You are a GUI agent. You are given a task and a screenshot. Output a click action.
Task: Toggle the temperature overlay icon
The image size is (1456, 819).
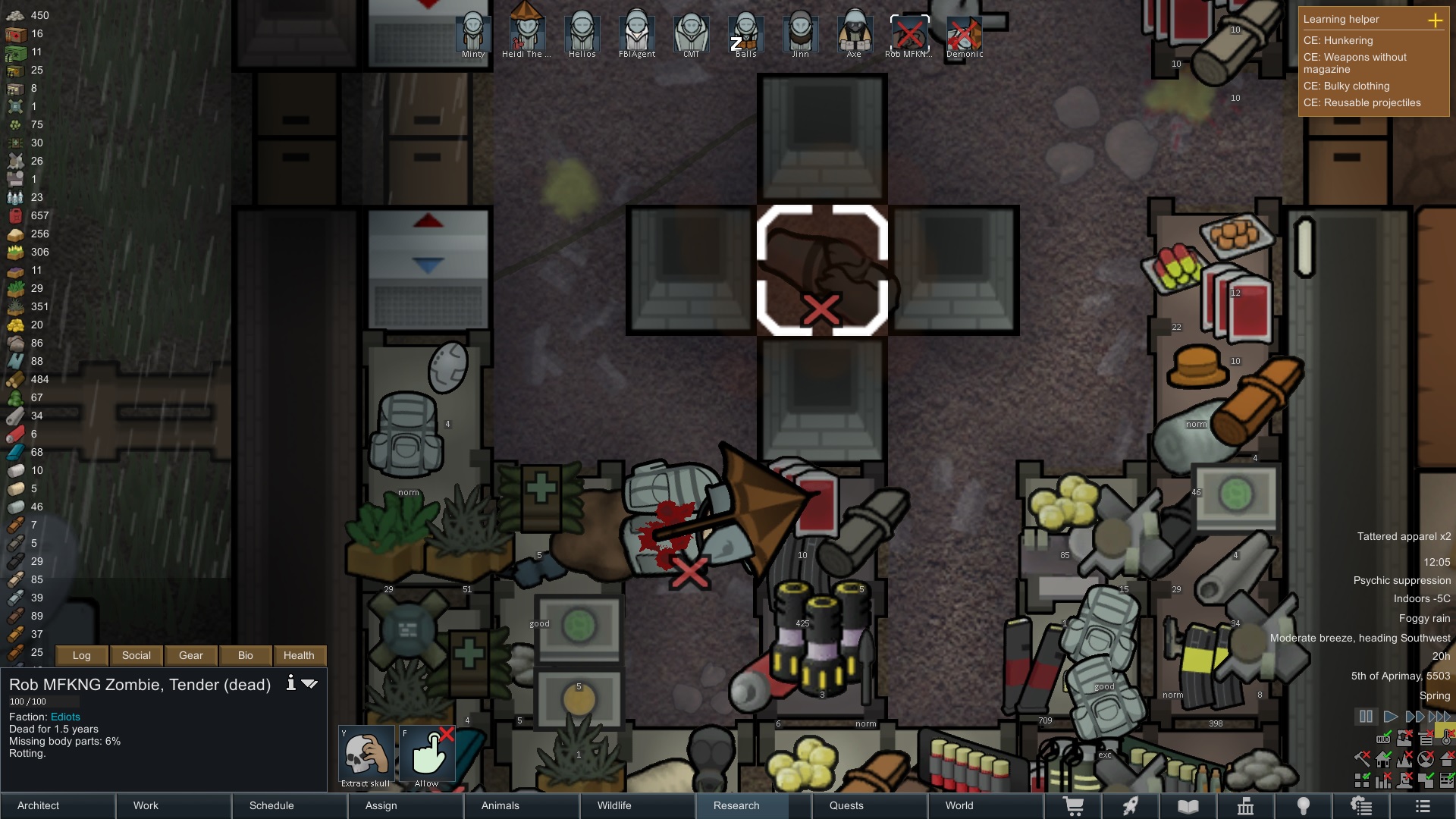pyautogui.click(x=1446, y=739)
